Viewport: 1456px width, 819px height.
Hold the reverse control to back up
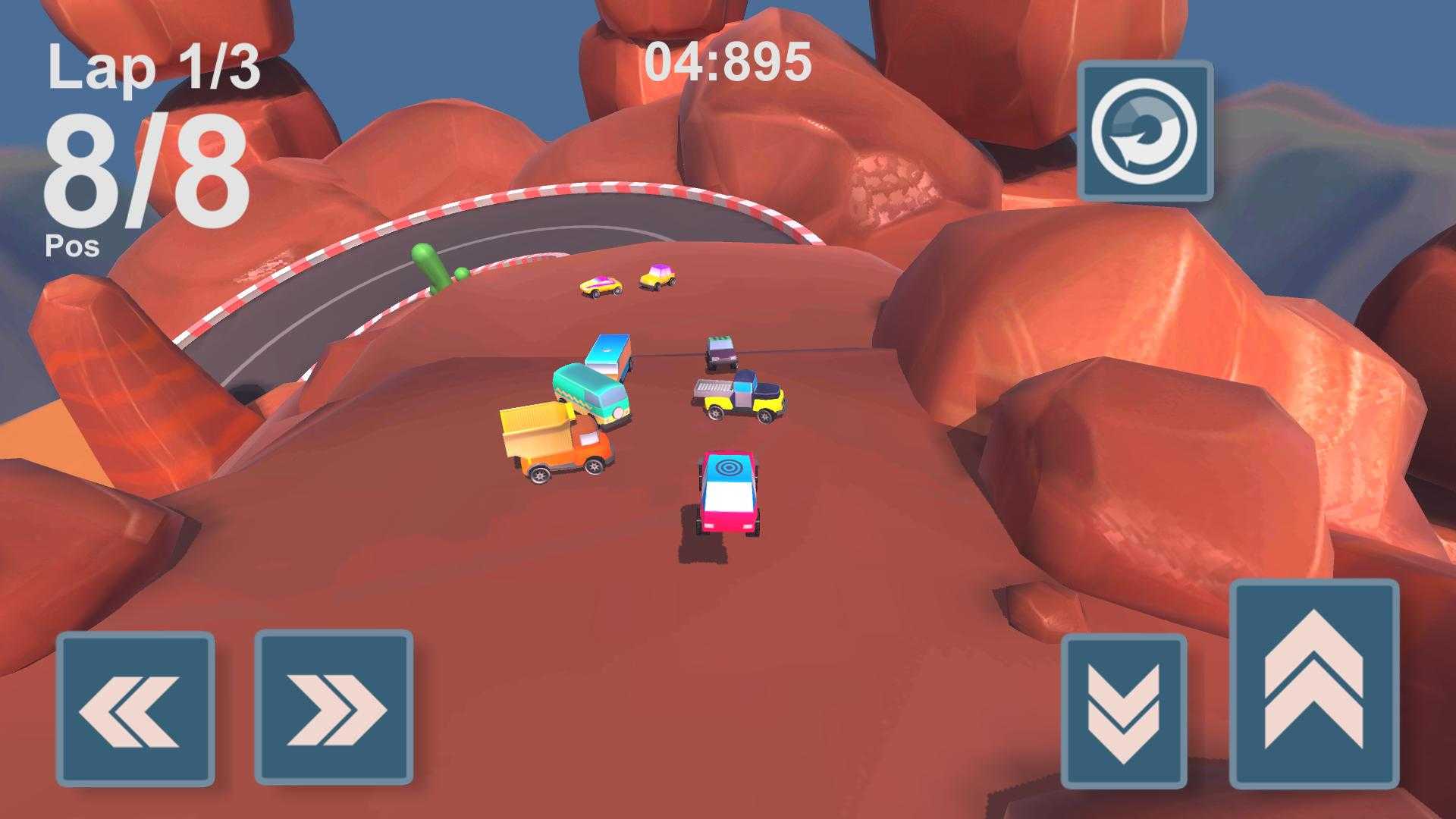coord(1126,709)
